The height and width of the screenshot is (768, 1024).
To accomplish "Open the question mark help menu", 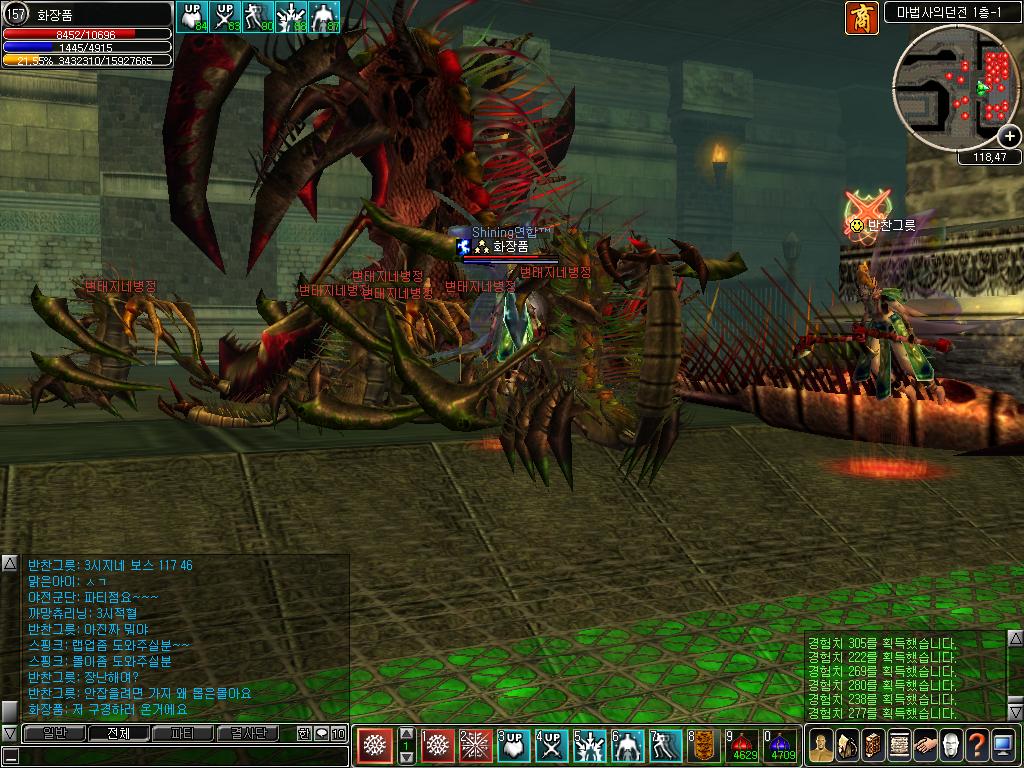I will pos(977,746).
